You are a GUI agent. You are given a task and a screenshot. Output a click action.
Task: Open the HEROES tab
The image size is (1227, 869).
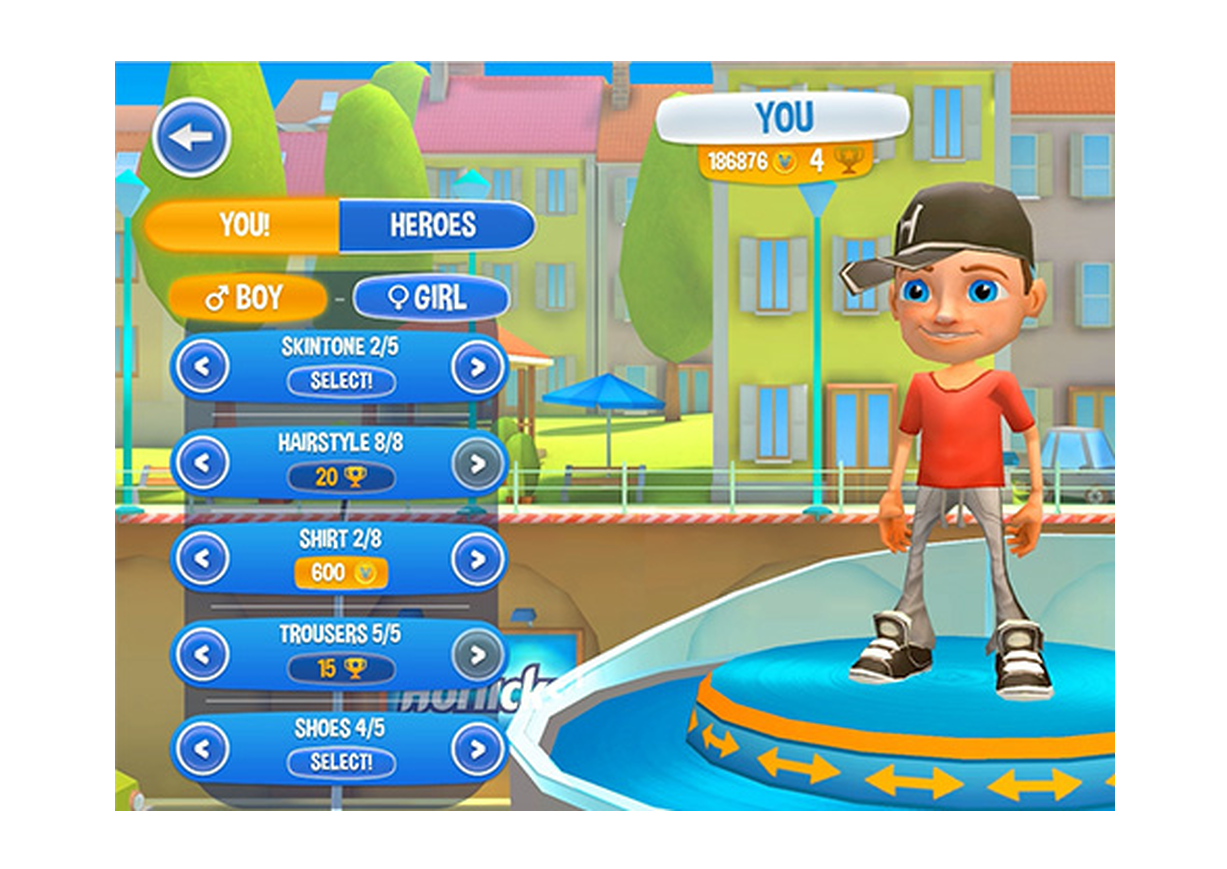click(434, 225)
